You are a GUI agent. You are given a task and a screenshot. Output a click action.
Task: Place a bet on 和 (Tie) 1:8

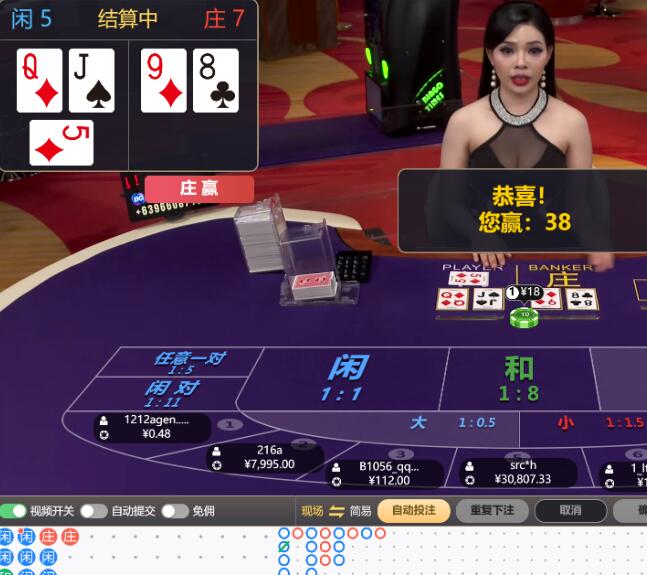pos(518,379)
